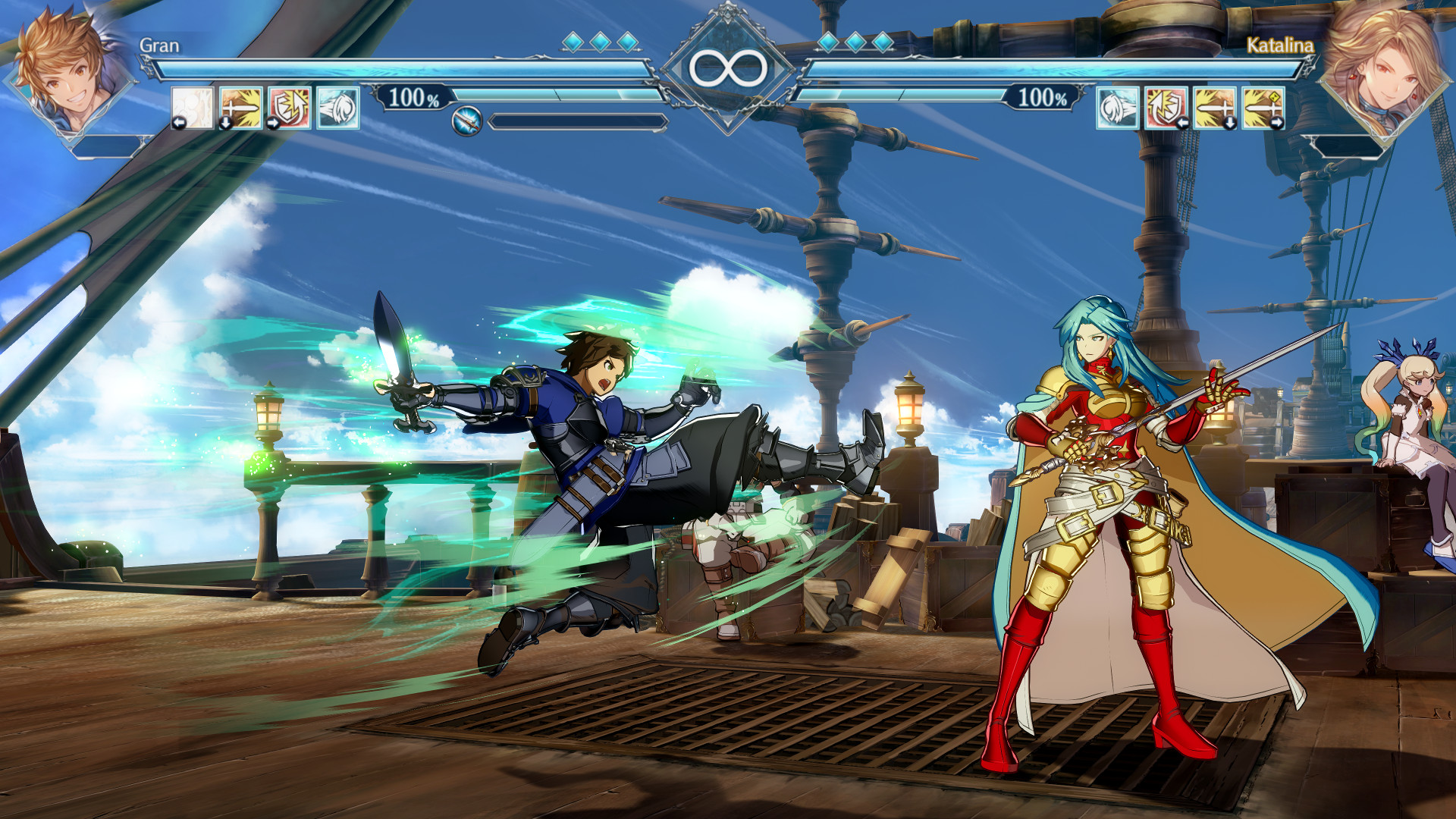Click Gran's red shield counter skill icon
1456x819 pixels.
tap(288, 107)
